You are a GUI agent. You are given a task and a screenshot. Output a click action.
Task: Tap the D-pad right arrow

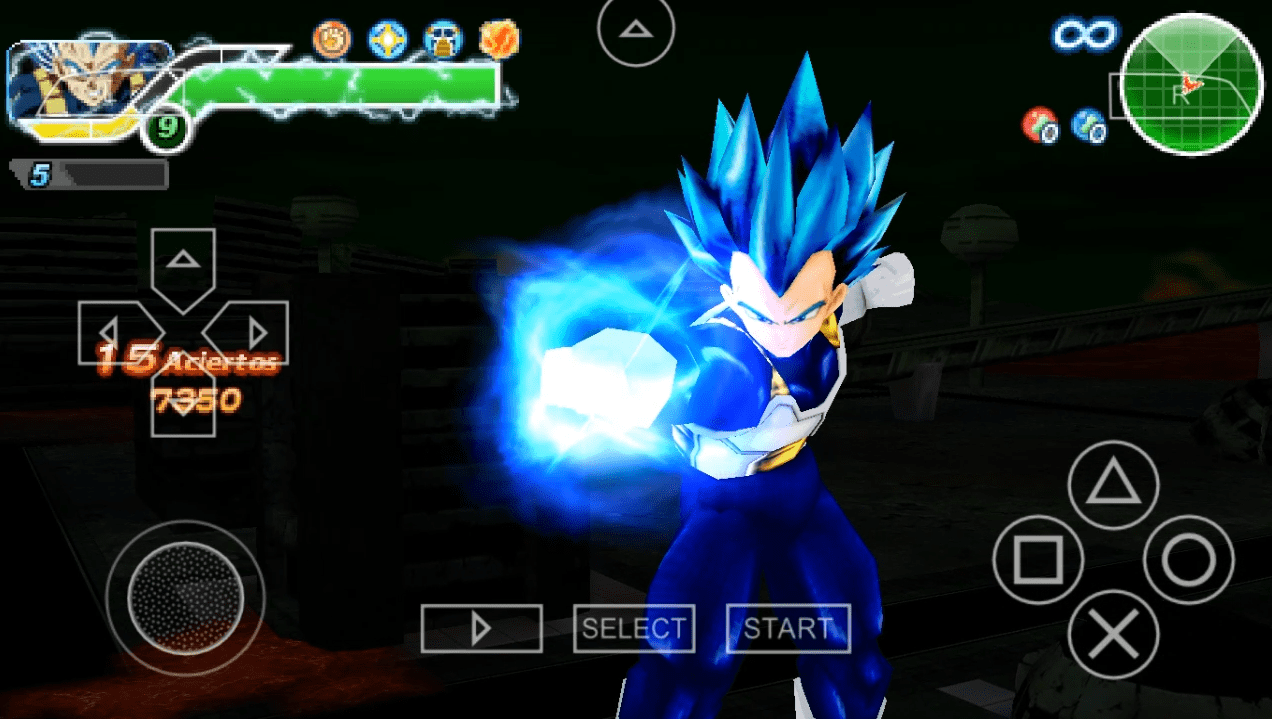click(x=254, y=332)
